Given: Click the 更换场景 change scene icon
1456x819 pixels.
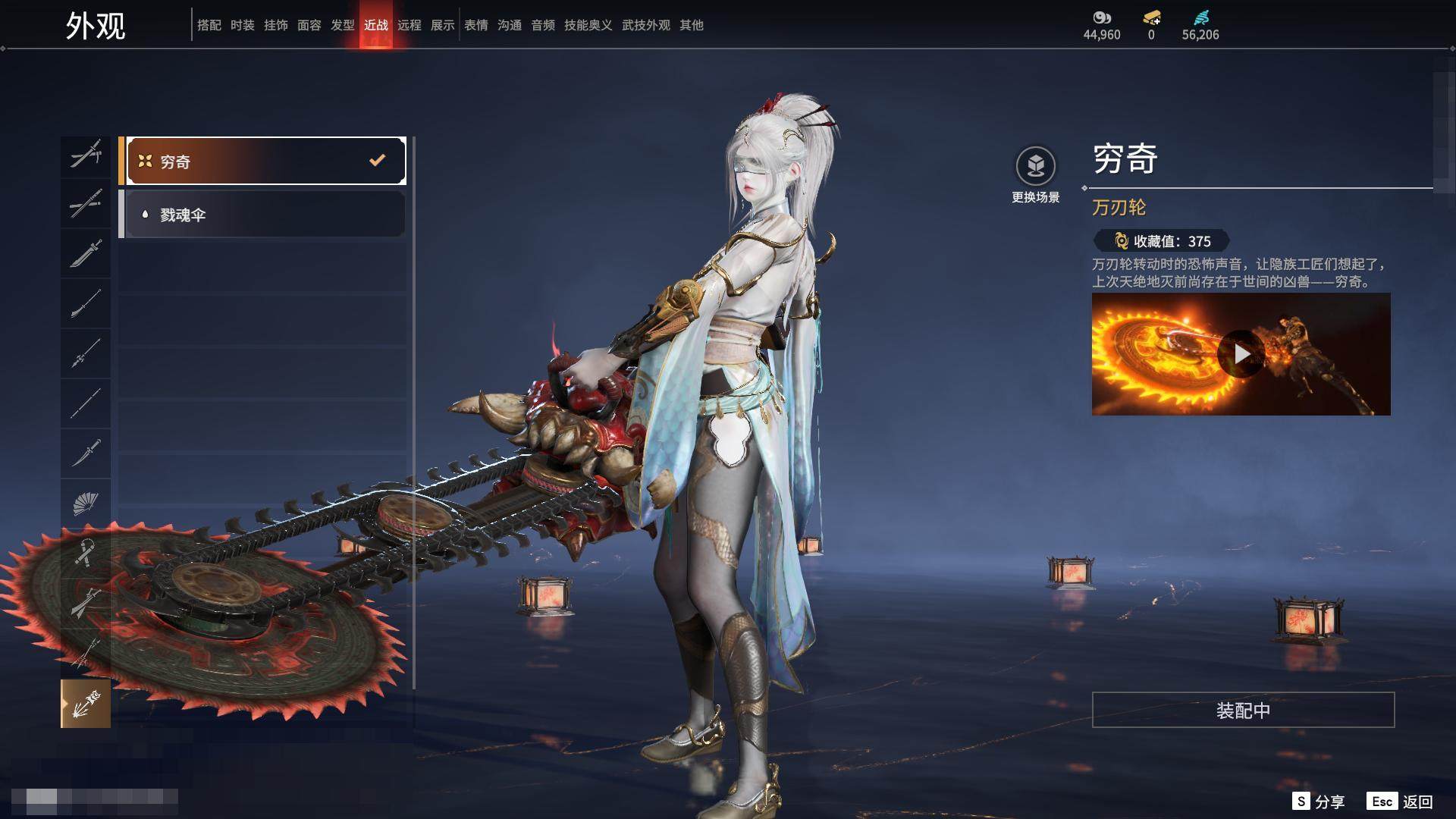Looking at the screenshot, I should tap(1035, 166).
